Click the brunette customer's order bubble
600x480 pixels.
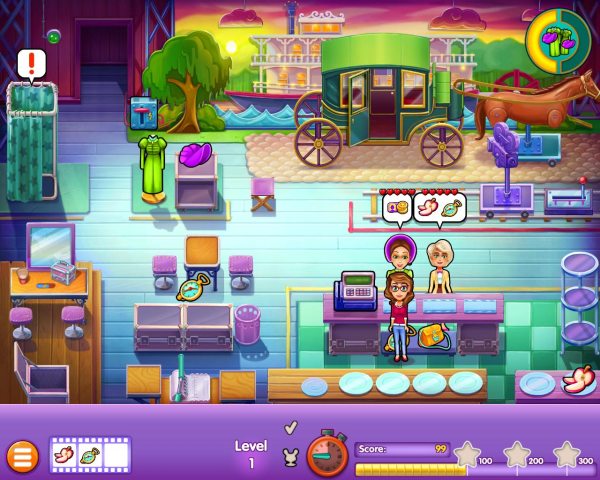[398, 209]
